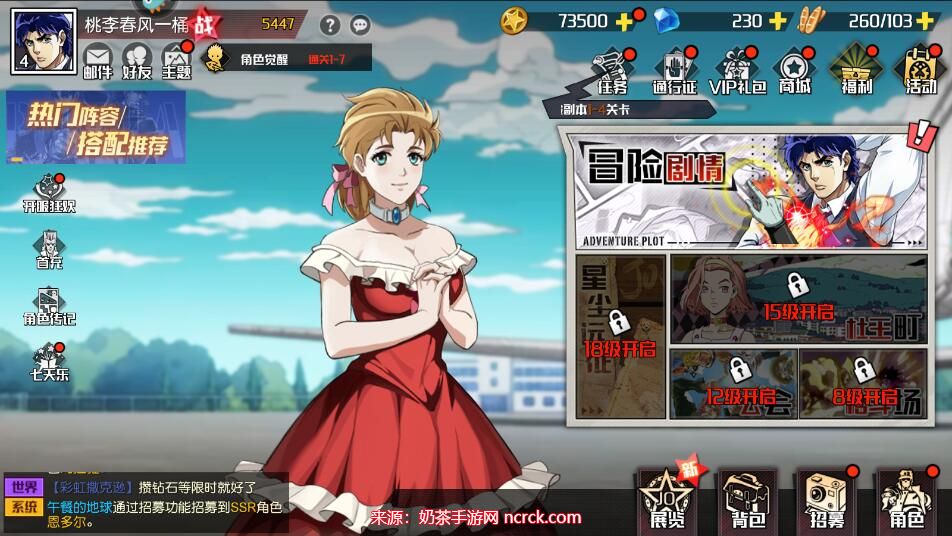Open the player avatar profile
The height and width of the screenshot is (536, 952).
(44, 41)
